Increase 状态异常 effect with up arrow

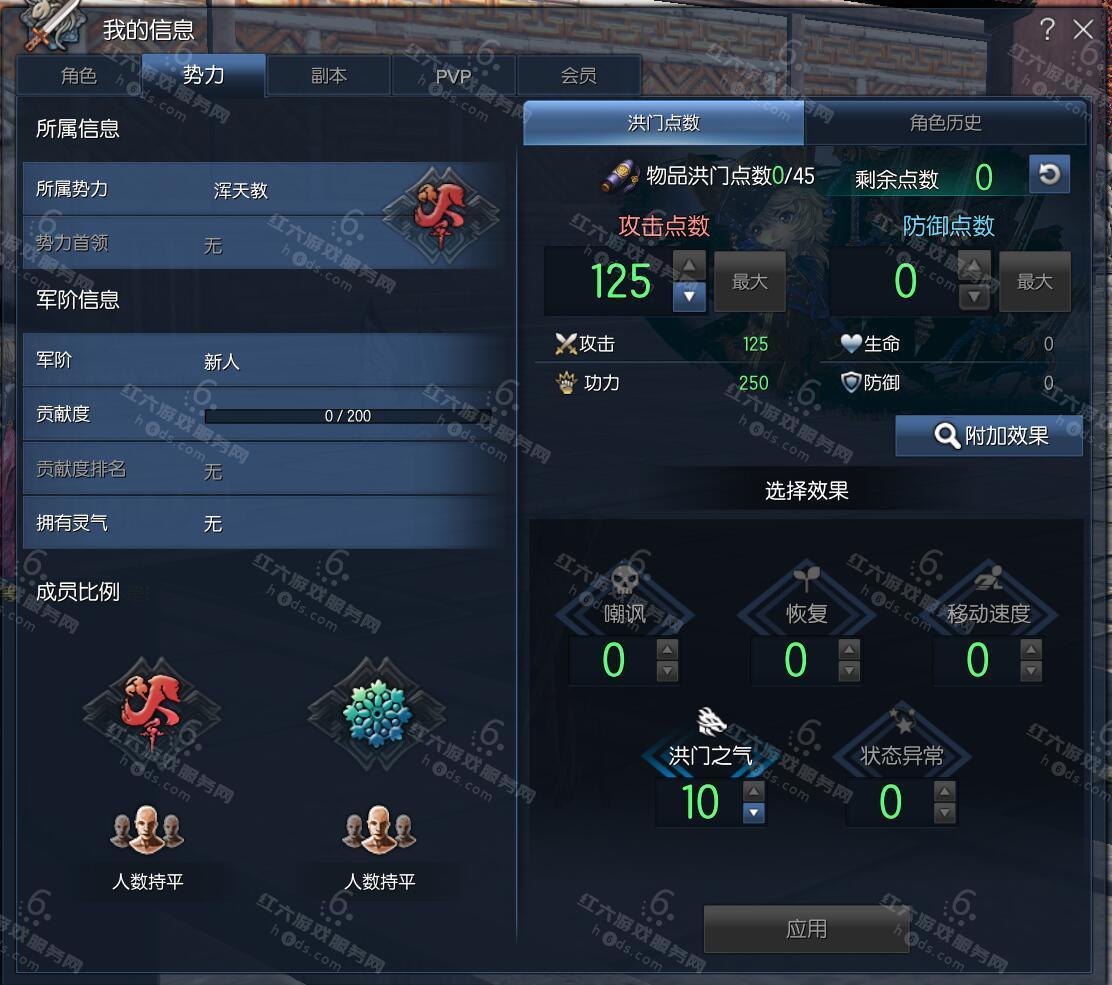click(x=944, y=791)
